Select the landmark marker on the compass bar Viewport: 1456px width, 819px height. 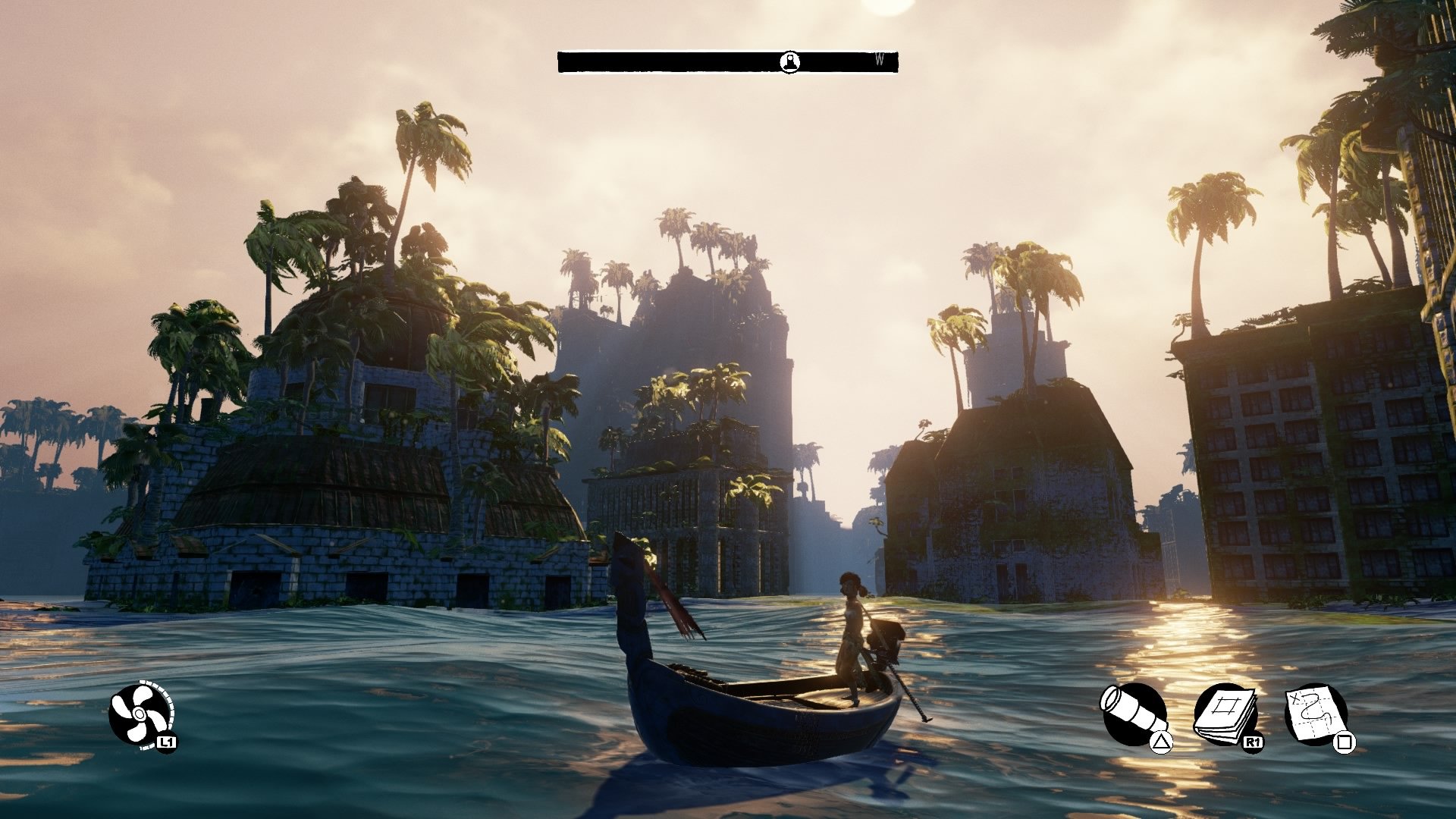point(790,62)
